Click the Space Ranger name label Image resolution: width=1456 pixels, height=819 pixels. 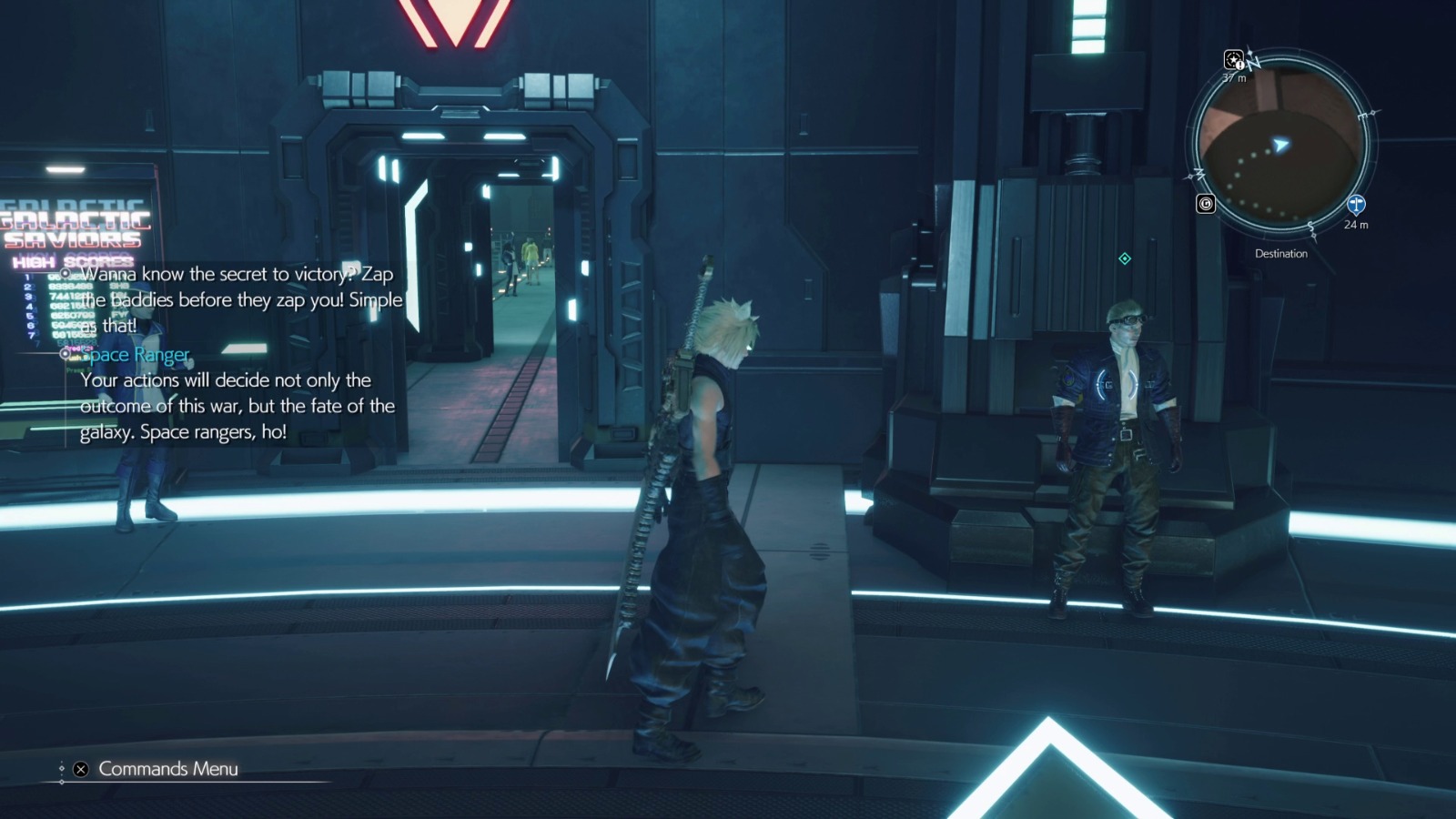(x=136, y=355)
